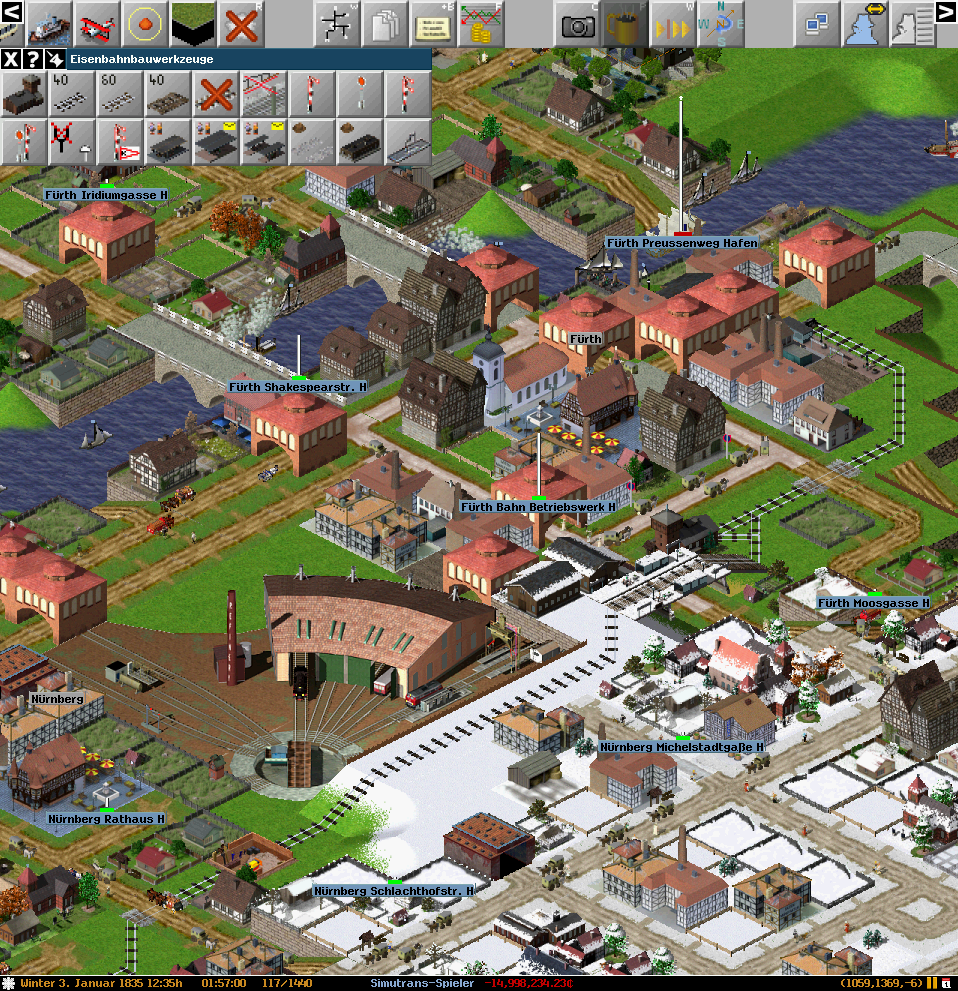
Task: Choose the train depot building tool
Action: (25, 95)
